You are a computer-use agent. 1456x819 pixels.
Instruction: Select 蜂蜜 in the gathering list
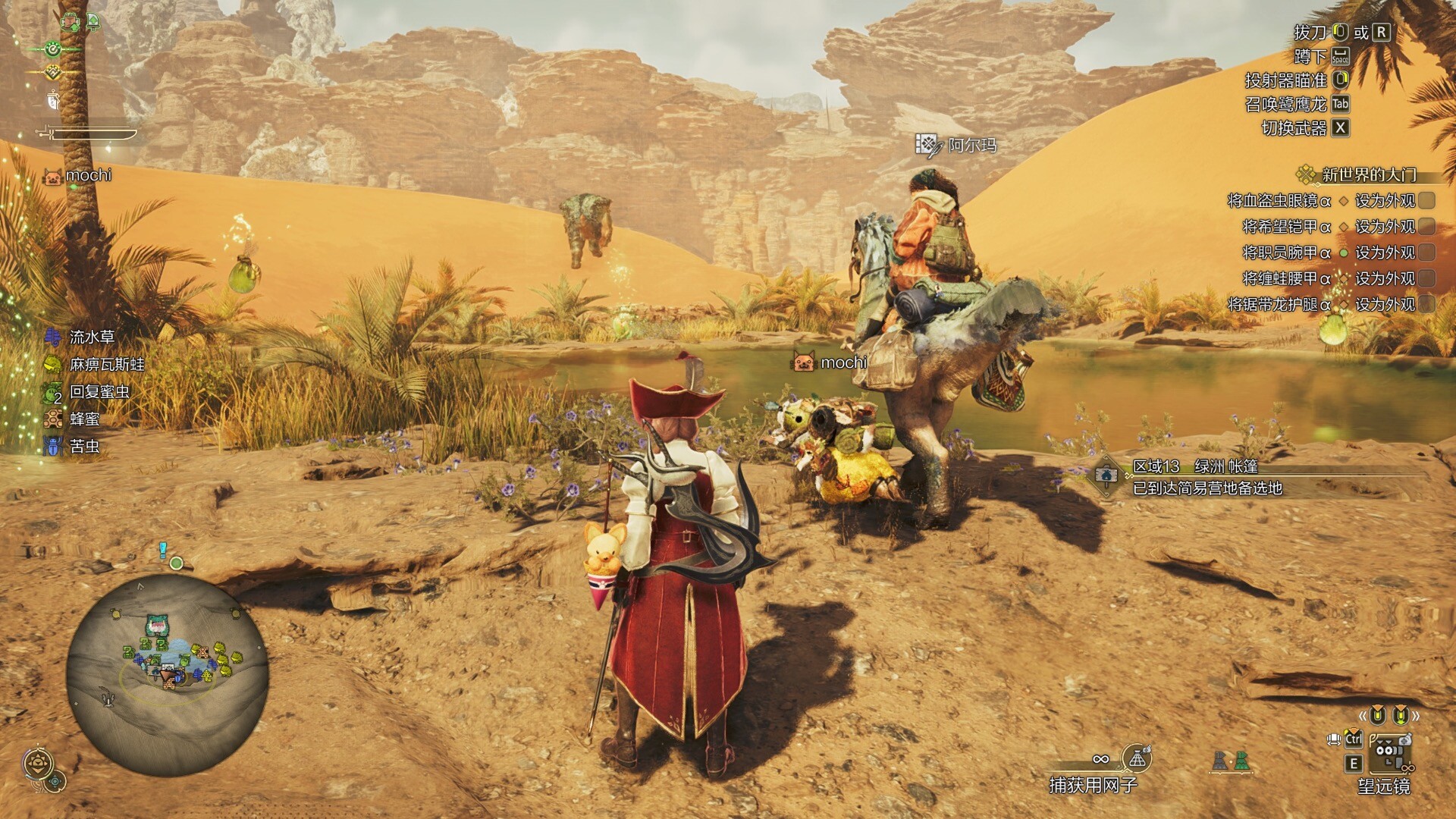[x=84, y=419]
